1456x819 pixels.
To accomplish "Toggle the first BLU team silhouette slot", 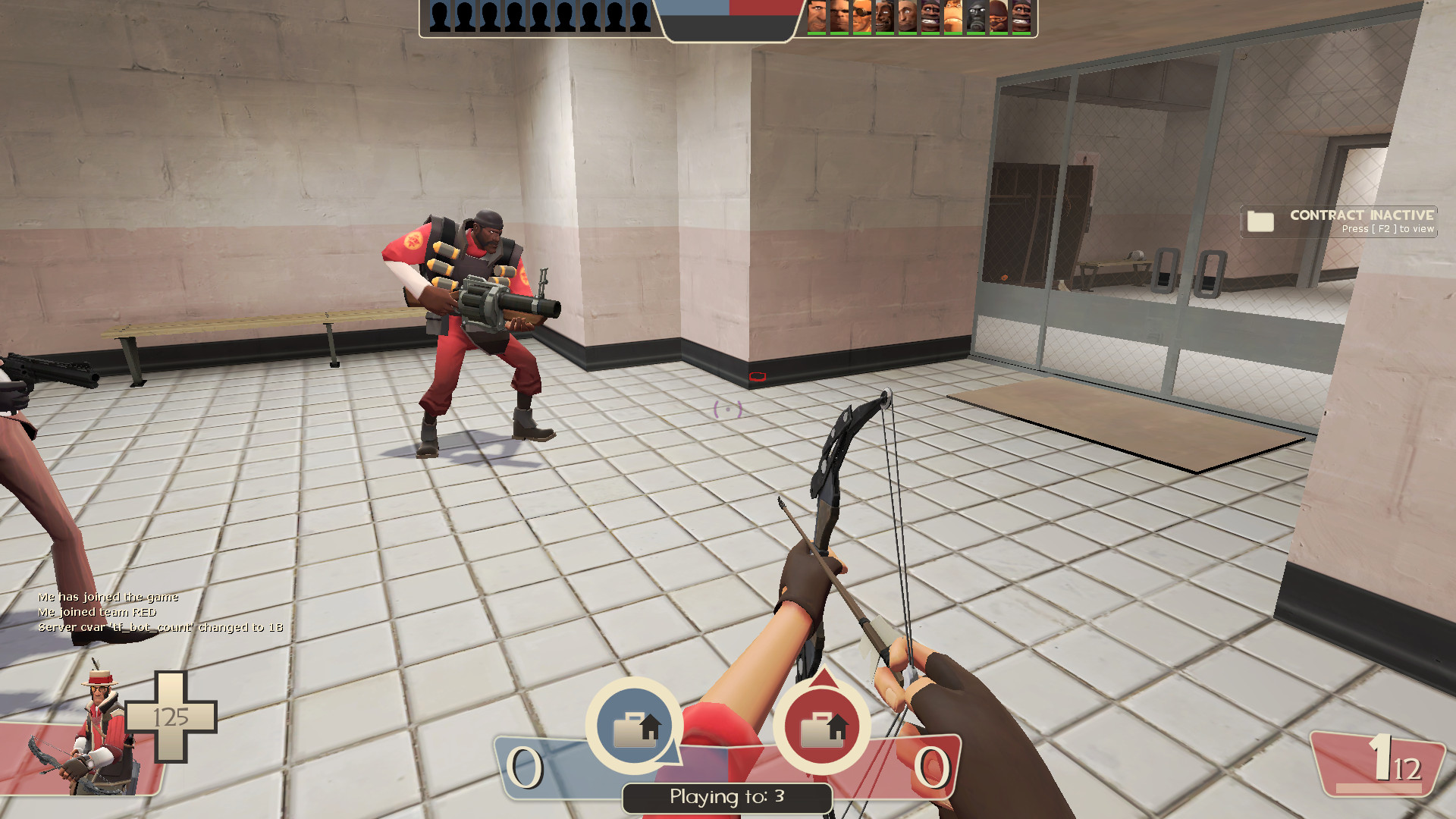I will tap(438, 15).
